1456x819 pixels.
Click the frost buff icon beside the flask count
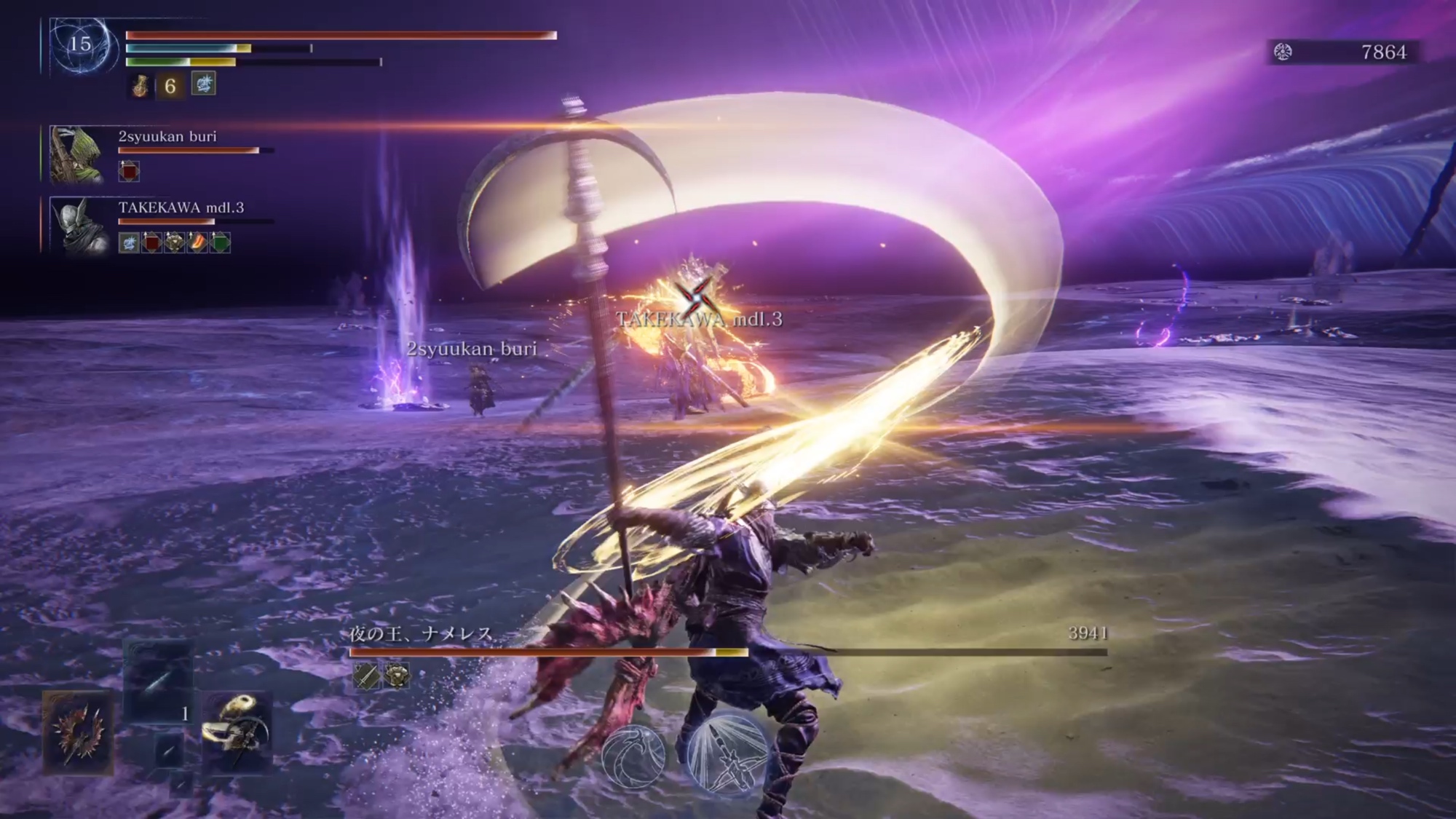[x=203, y=84]
